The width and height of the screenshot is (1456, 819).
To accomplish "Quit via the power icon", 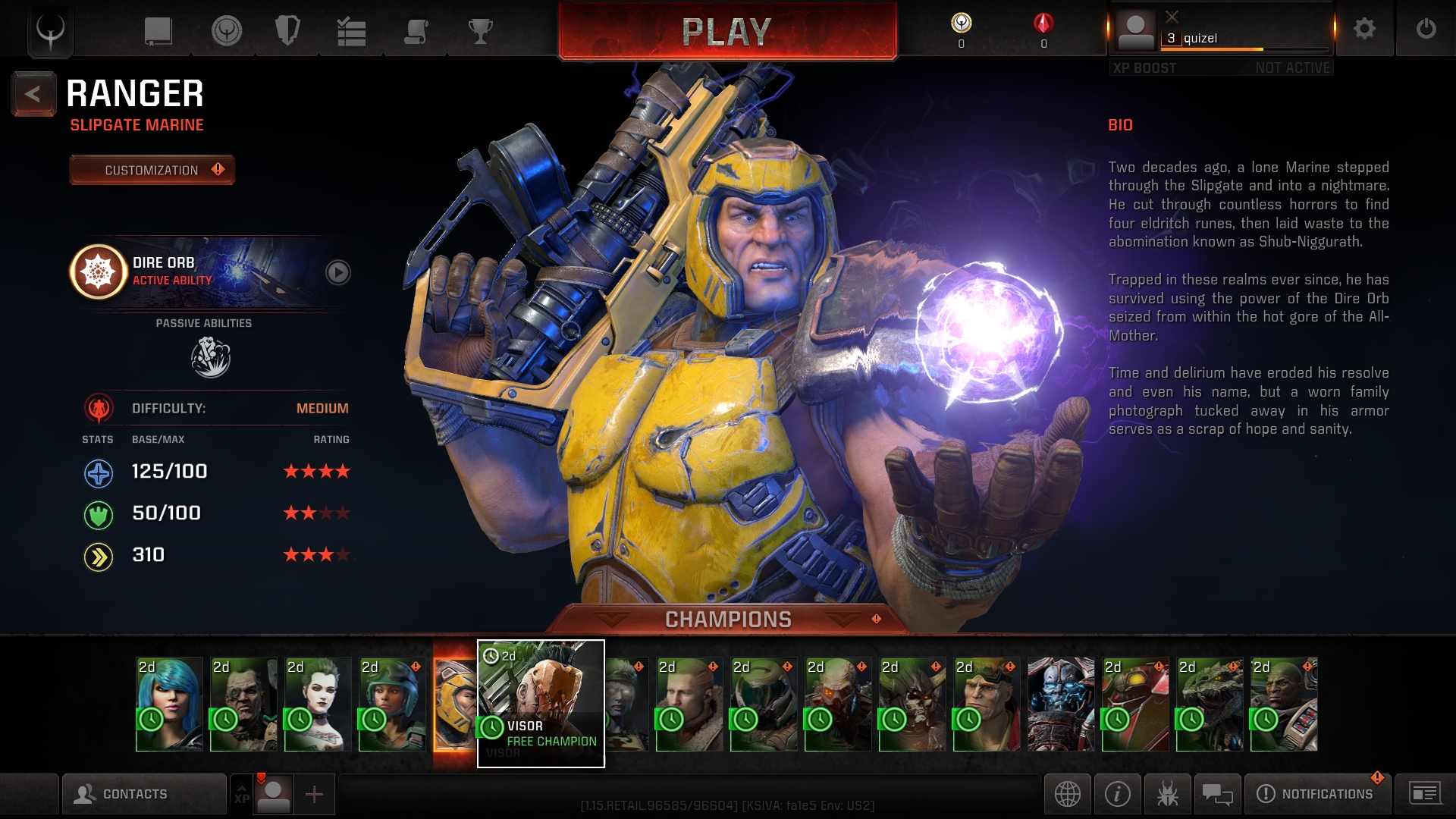I will (x=1426, y=29).
